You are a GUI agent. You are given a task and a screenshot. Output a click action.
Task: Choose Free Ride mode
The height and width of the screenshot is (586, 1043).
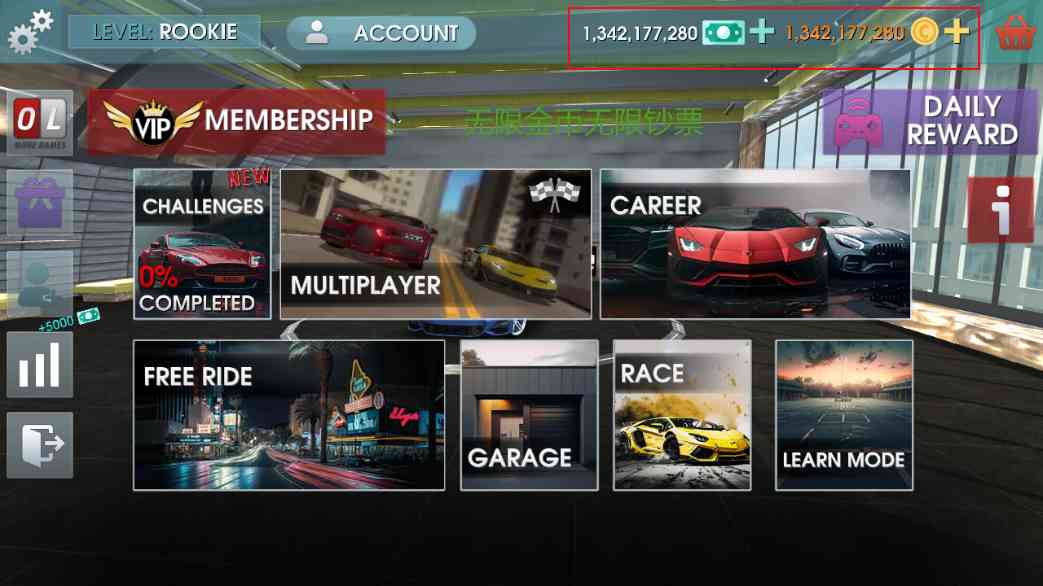(x=288, y=415)
